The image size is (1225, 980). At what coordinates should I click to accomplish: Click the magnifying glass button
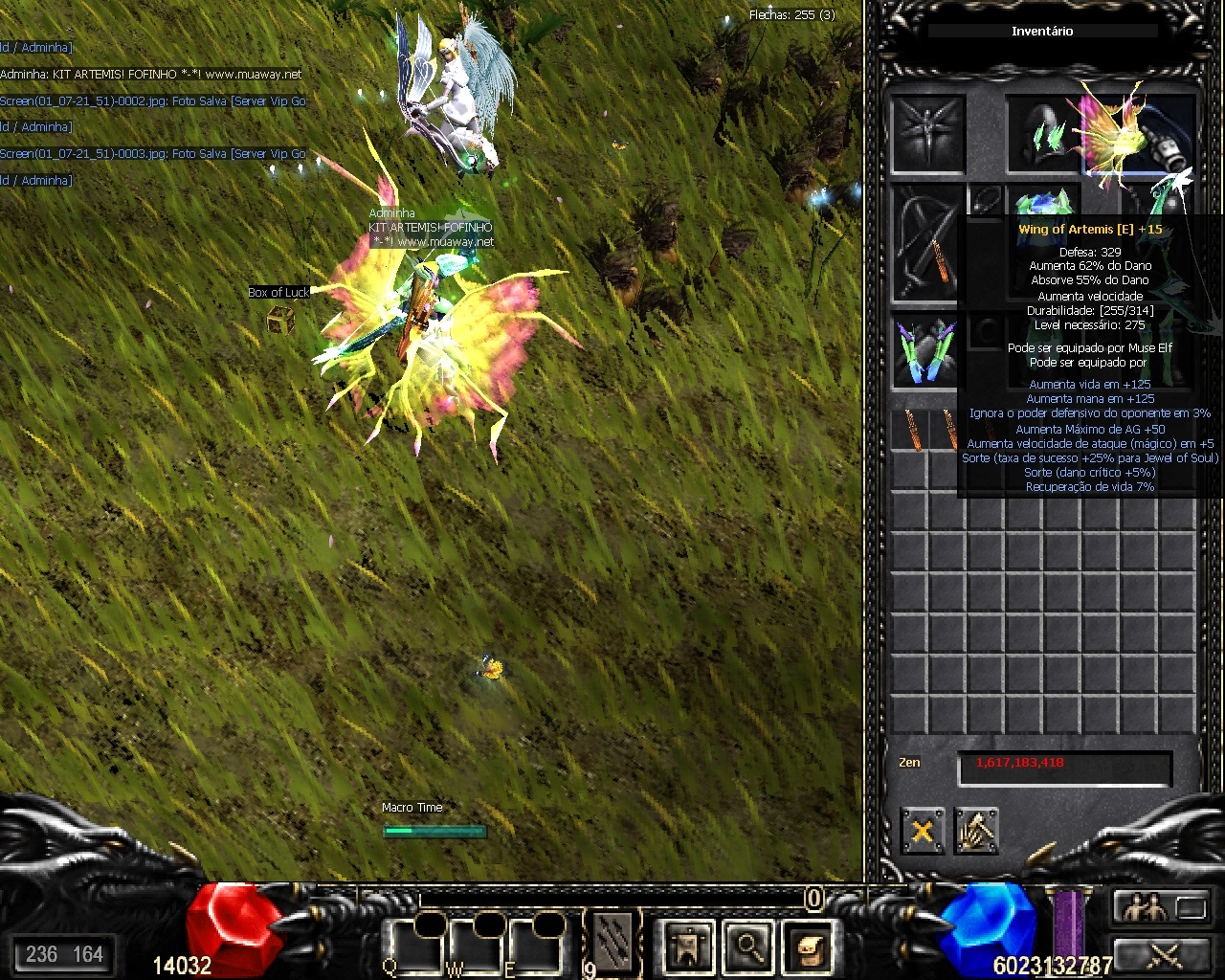[x=748, y=946]
